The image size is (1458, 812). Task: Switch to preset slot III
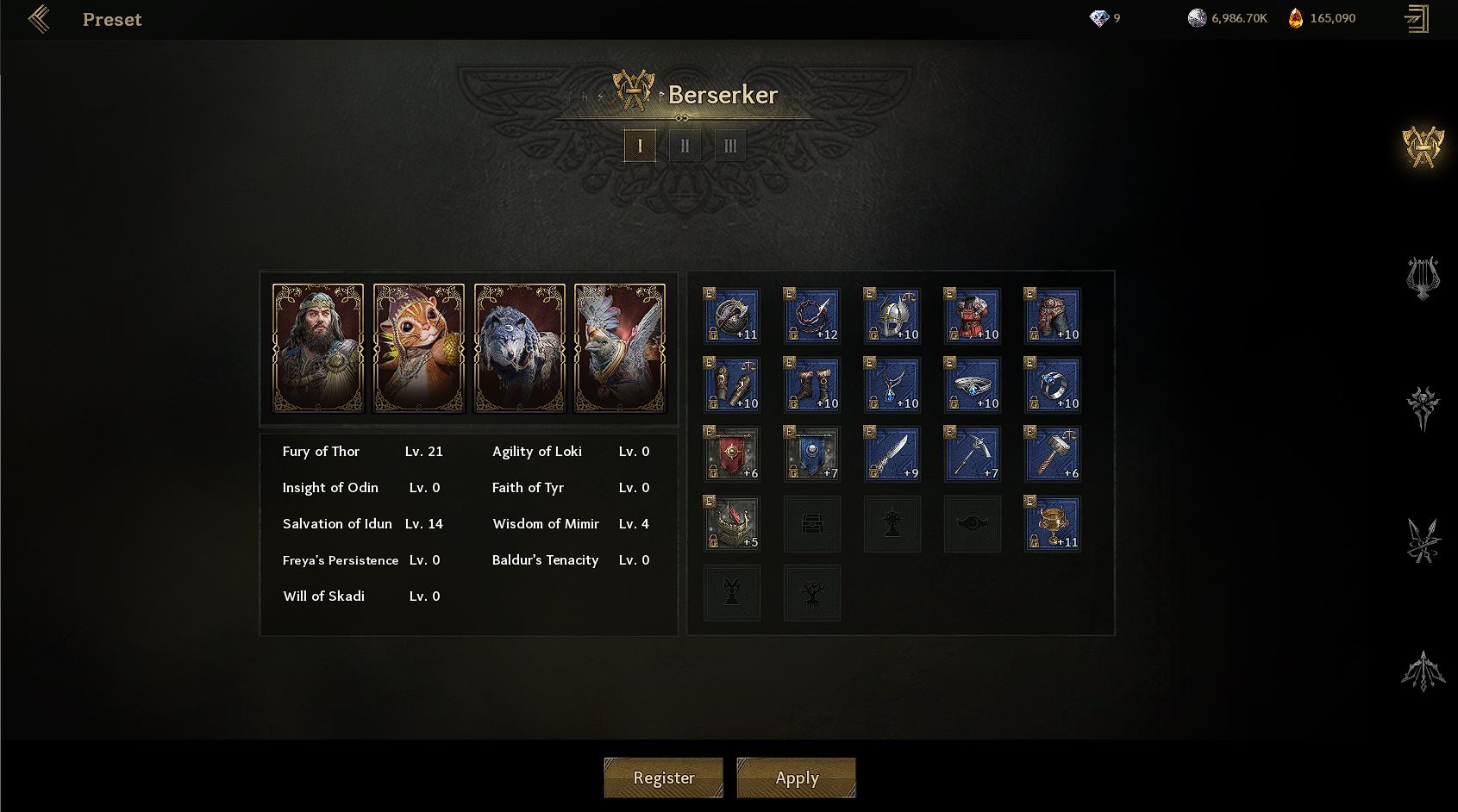click(730, 146)
